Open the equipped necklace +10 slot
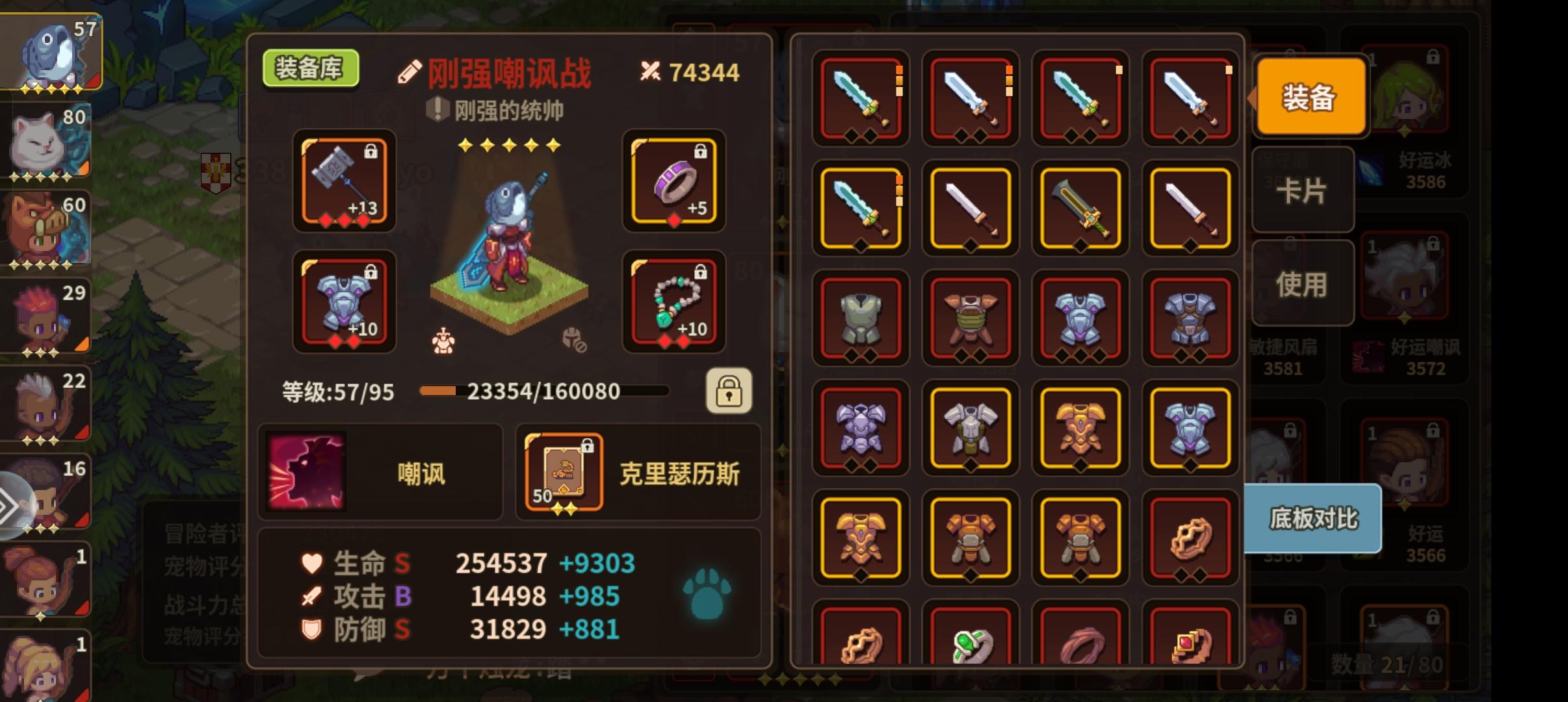The image size is (1568, 702). [x=675, y=301]
